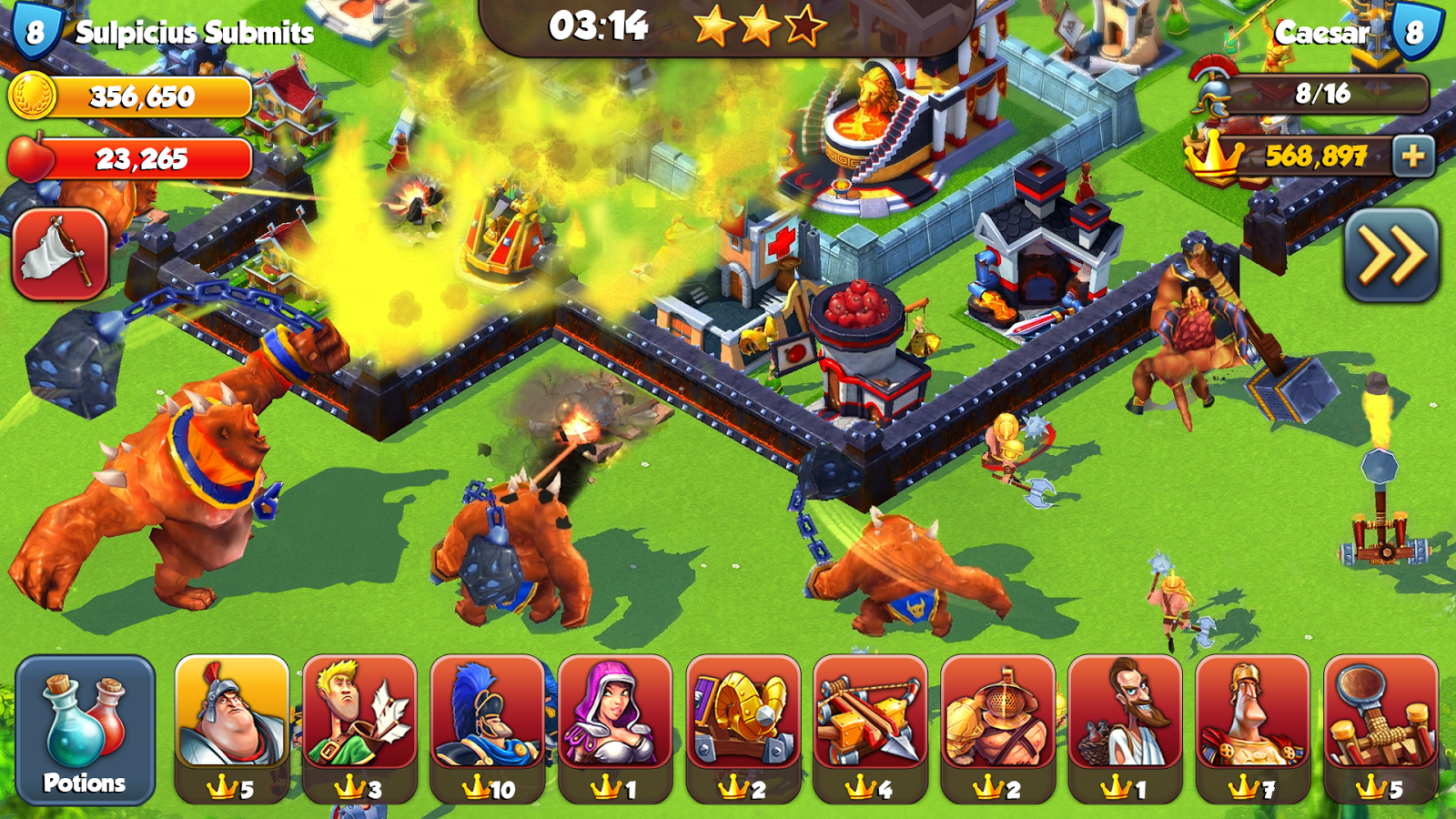Image resolution: width=1456 pixels, height=819 pixels.
Task: Click the gold coin currency icon
Action: 36,92
